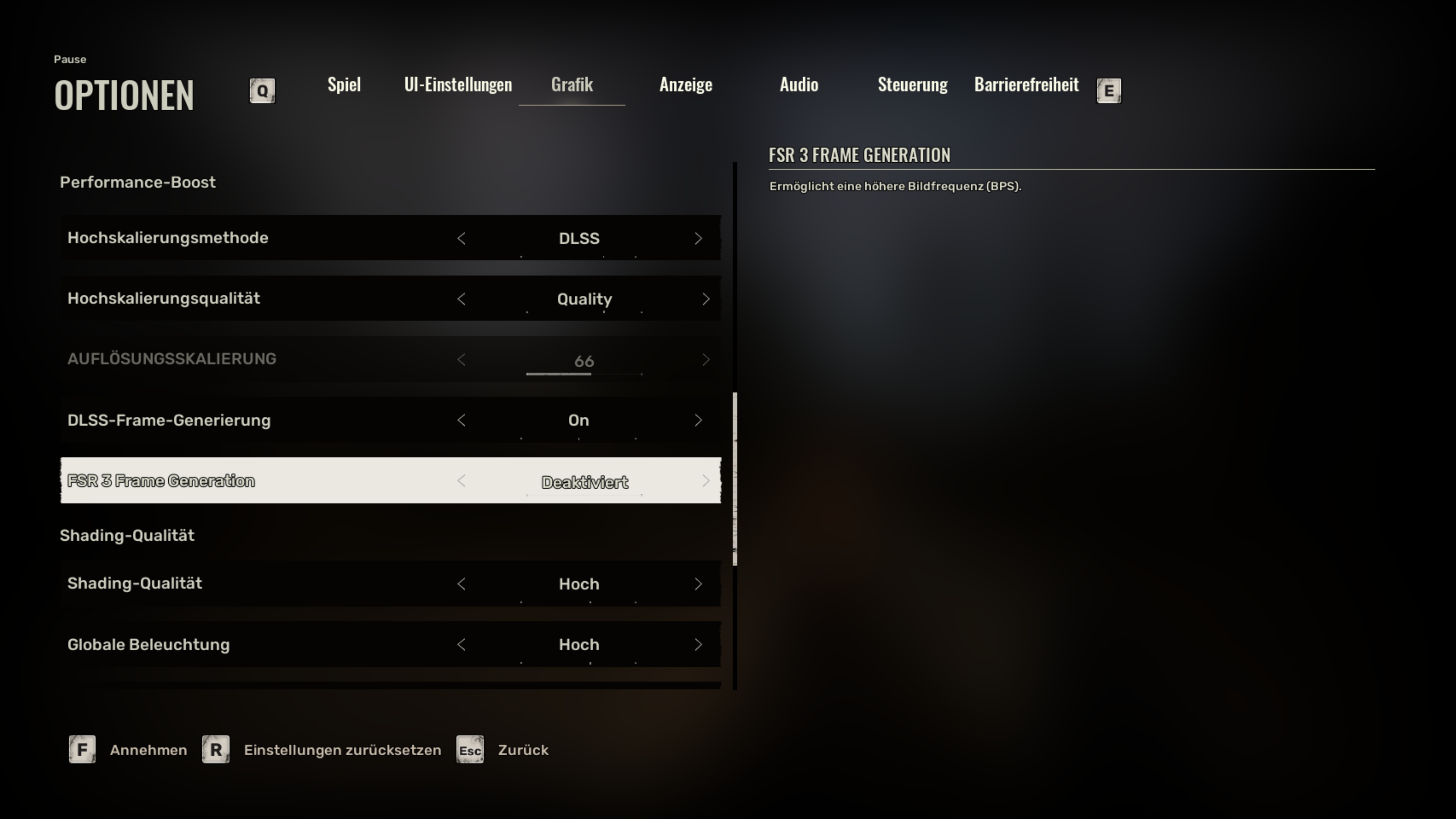Switch Hochskalierungsqualität away from Quality

462,299
